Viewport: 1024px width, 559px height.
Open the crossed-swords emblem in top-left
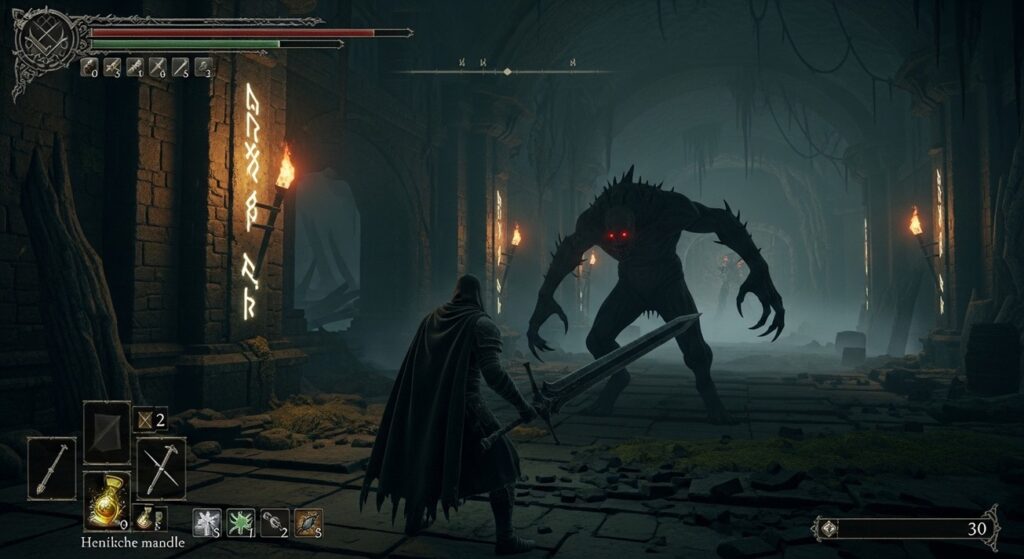(x=42, y=40)
